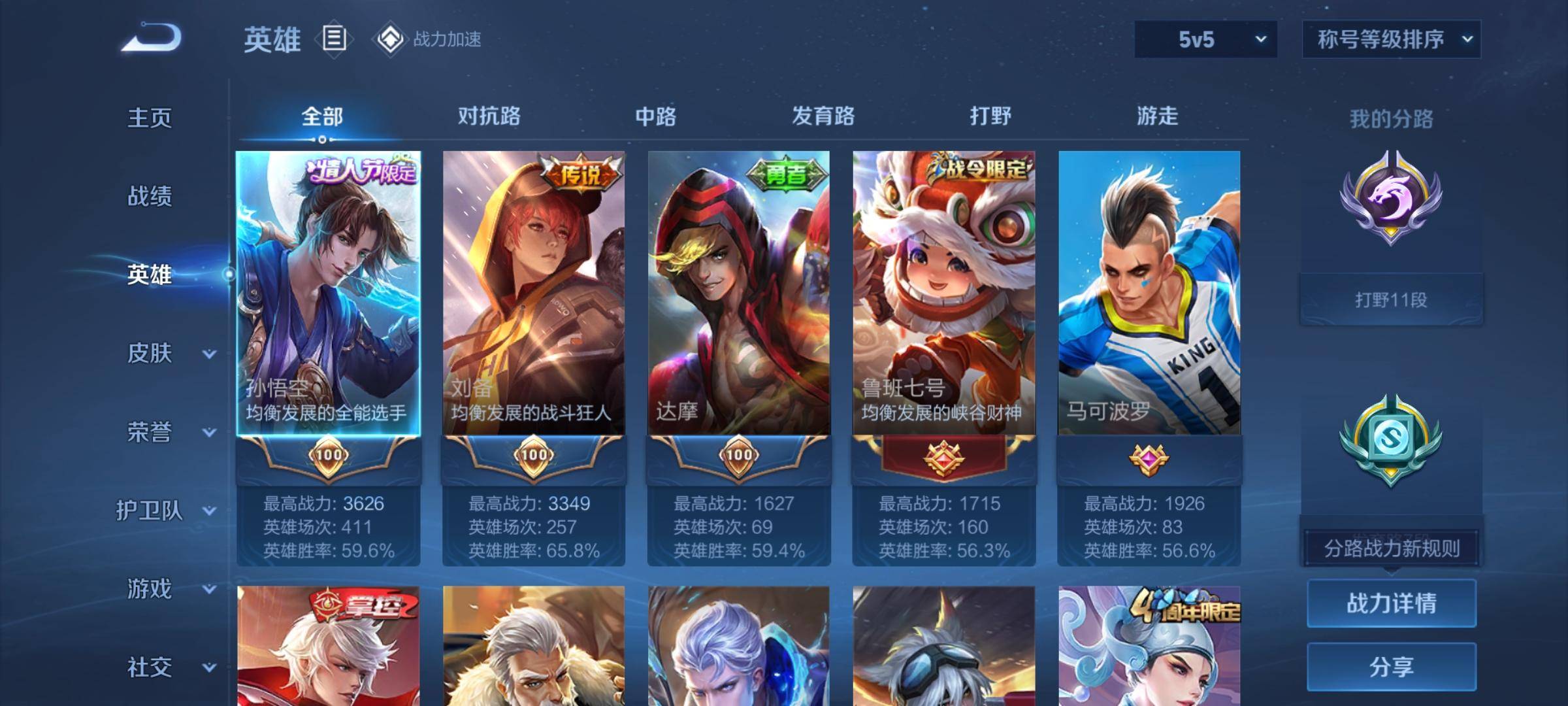1568x706 pixels.
Task: Choose the 鲁班七号 hero card
Action: [x=943, y=294]
